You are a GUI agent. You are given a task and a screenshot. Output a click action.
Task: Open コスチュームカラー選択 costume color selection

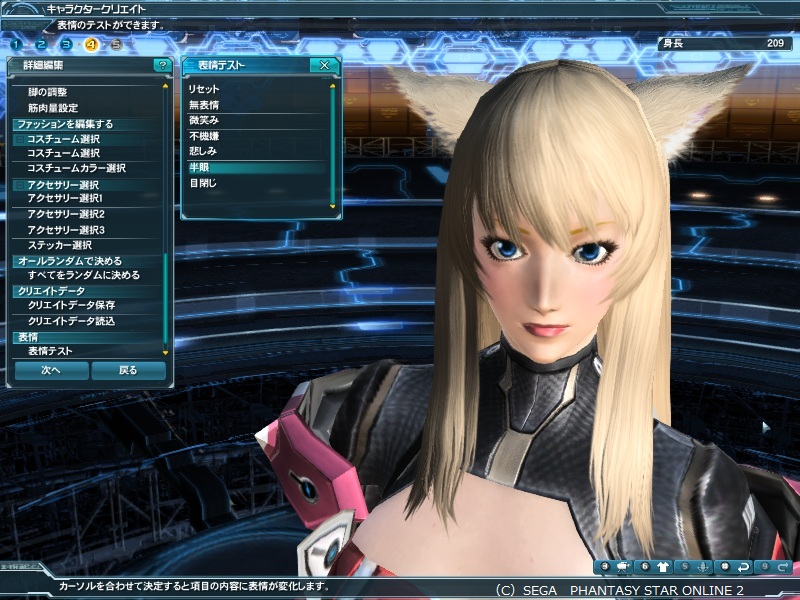pos(76,168)
